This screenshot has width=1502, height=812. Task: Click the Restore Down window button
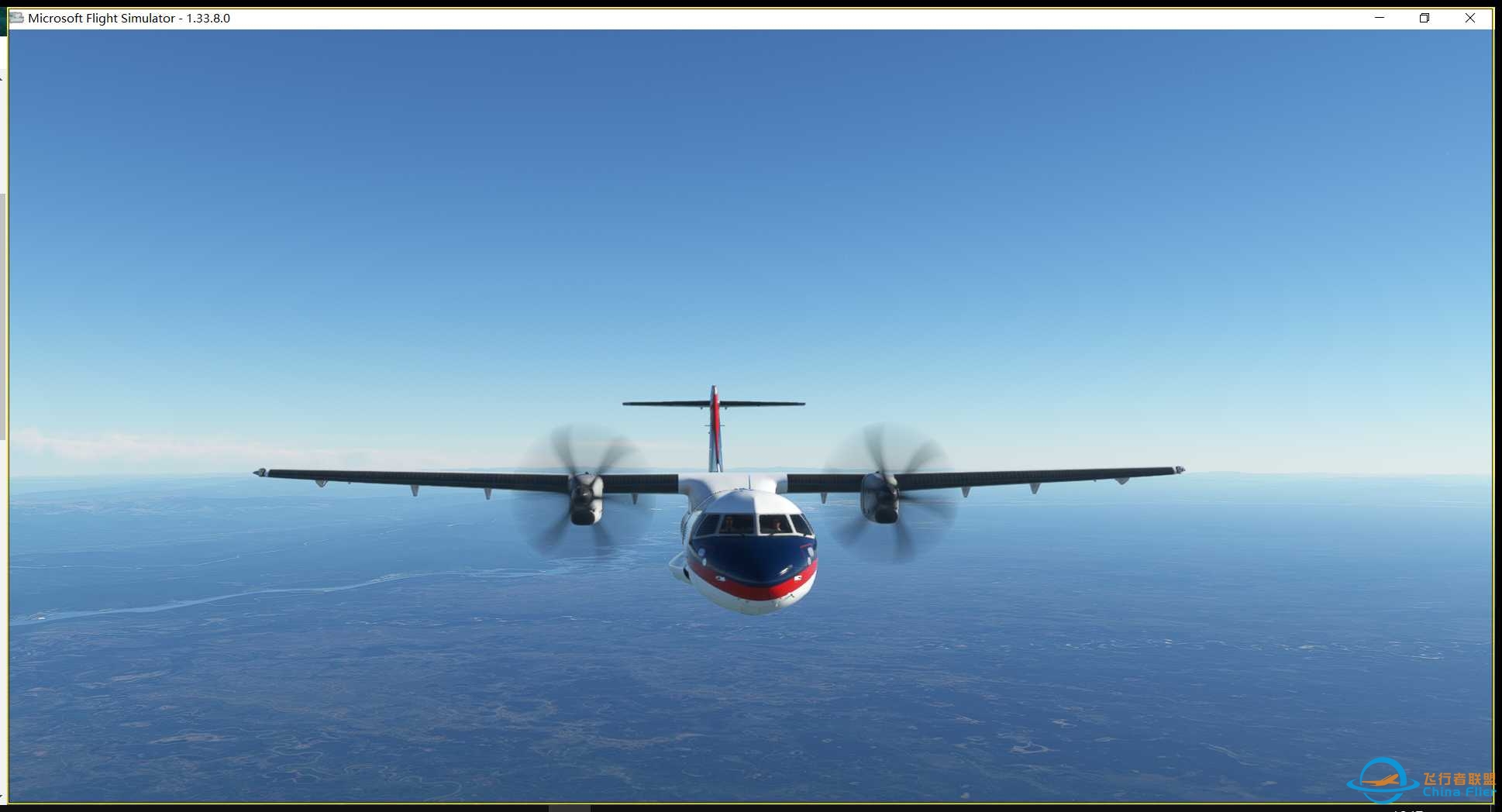click(x=1424, y=17)
